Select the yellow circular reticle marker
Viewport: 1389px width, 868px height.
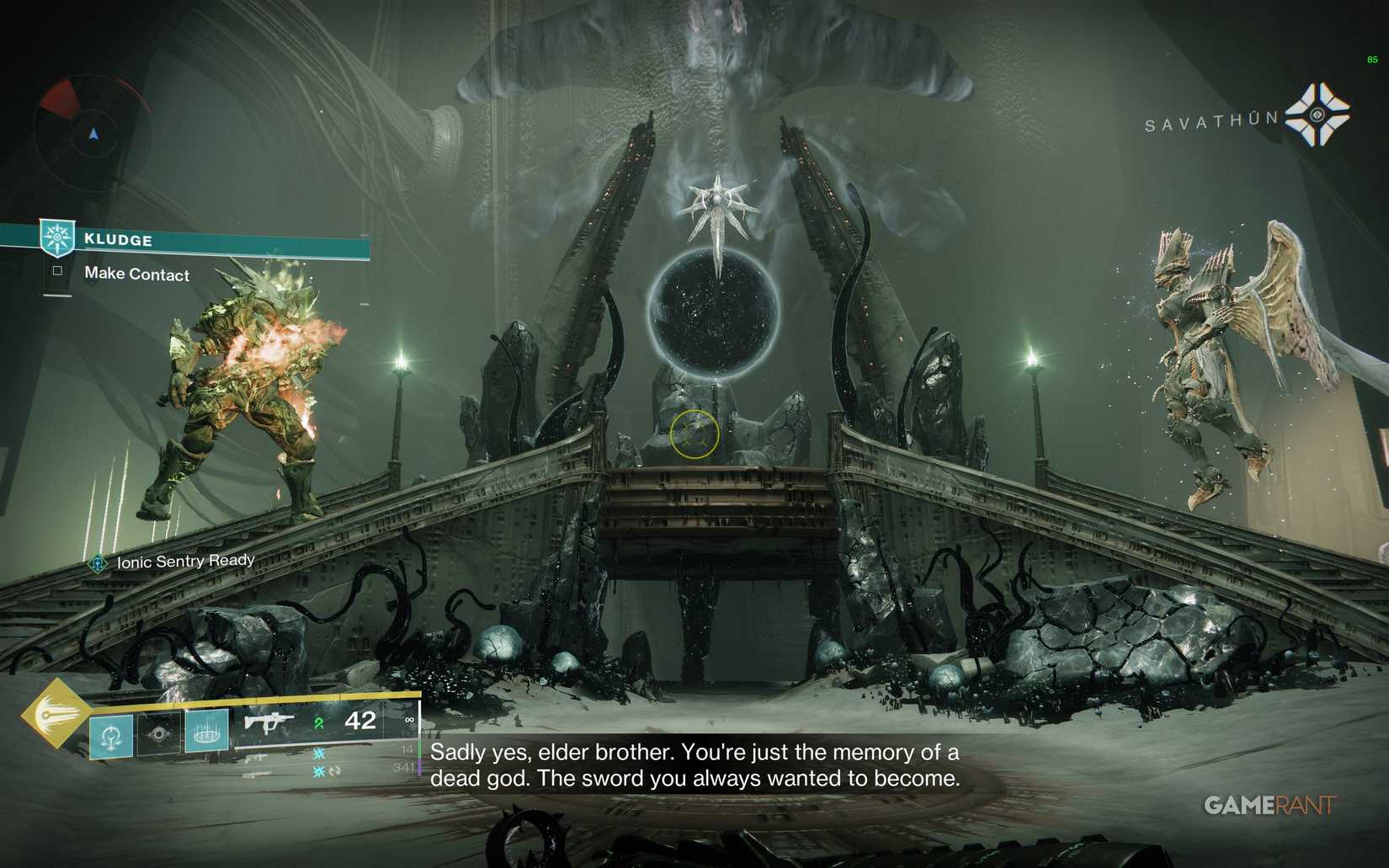pyautogui.click(x=694, y=434)
